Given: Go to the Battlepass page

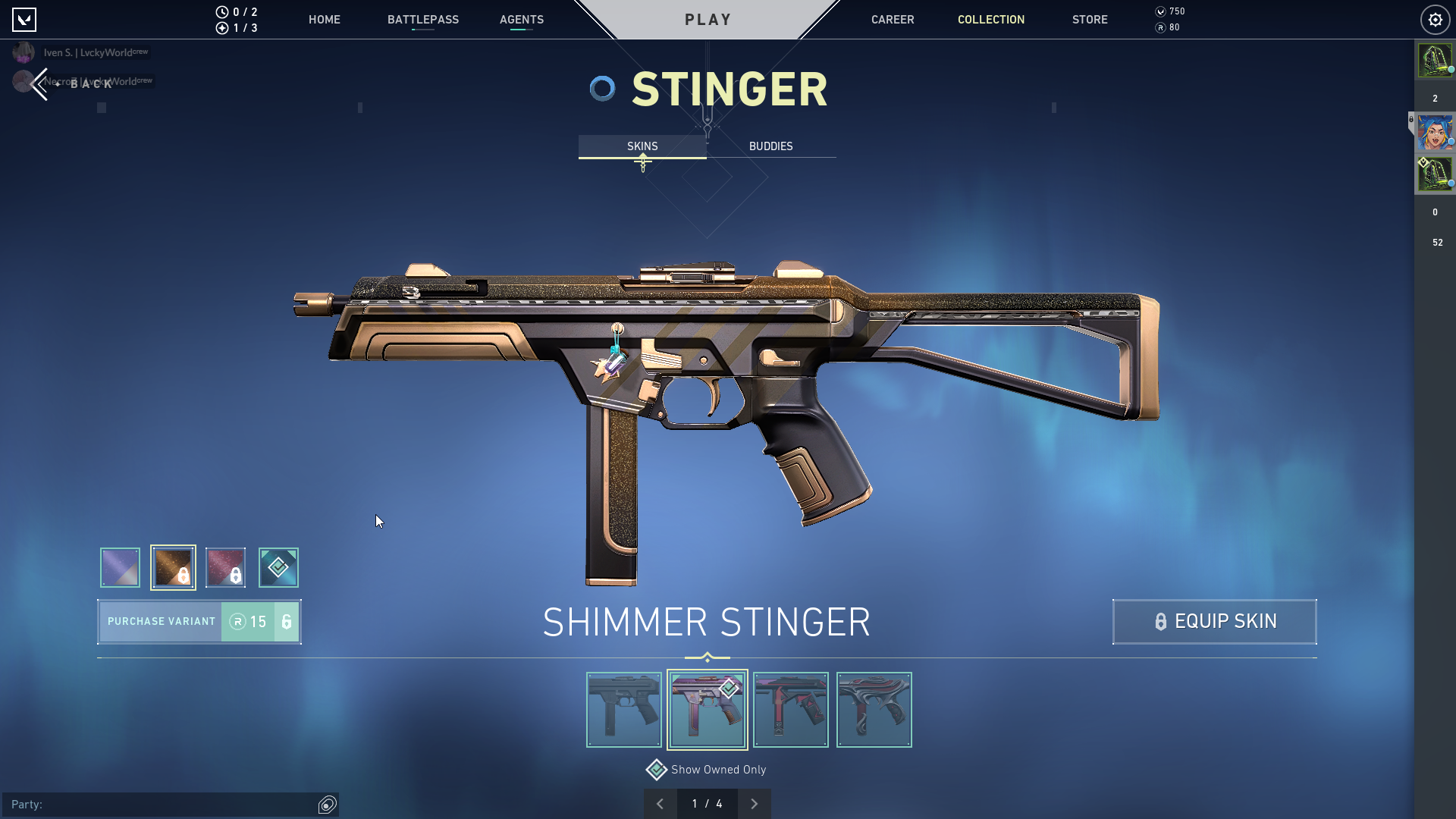Looking at the screenshot, I should pos(422,20).
